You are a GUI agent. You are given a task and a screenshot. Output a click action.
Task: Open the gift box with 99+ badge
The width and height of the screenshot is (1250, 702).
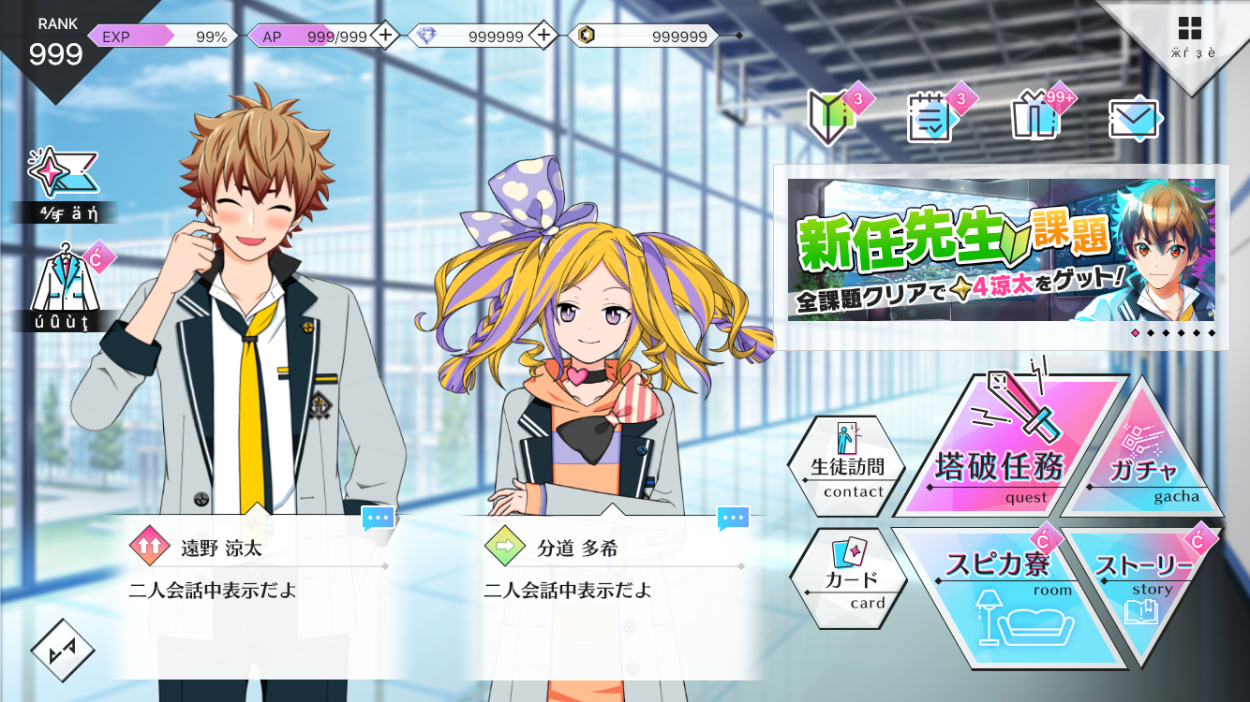pos(1035,117)
